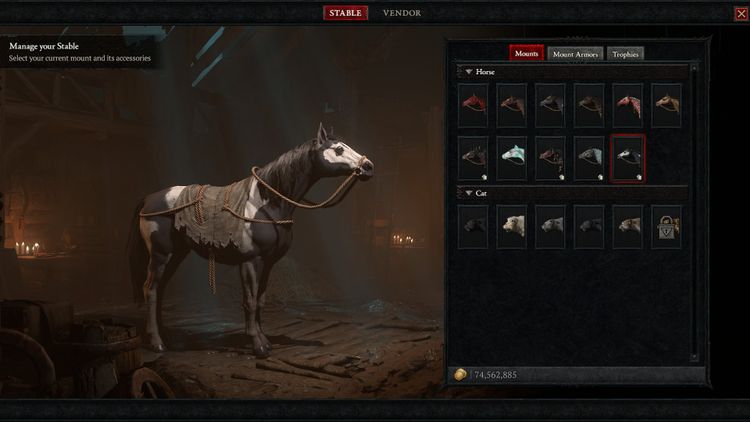Image resolution: width=750 pixels, height=422 pixels.
Task: Switch to the Vendor tab
Action: [401, 13]
